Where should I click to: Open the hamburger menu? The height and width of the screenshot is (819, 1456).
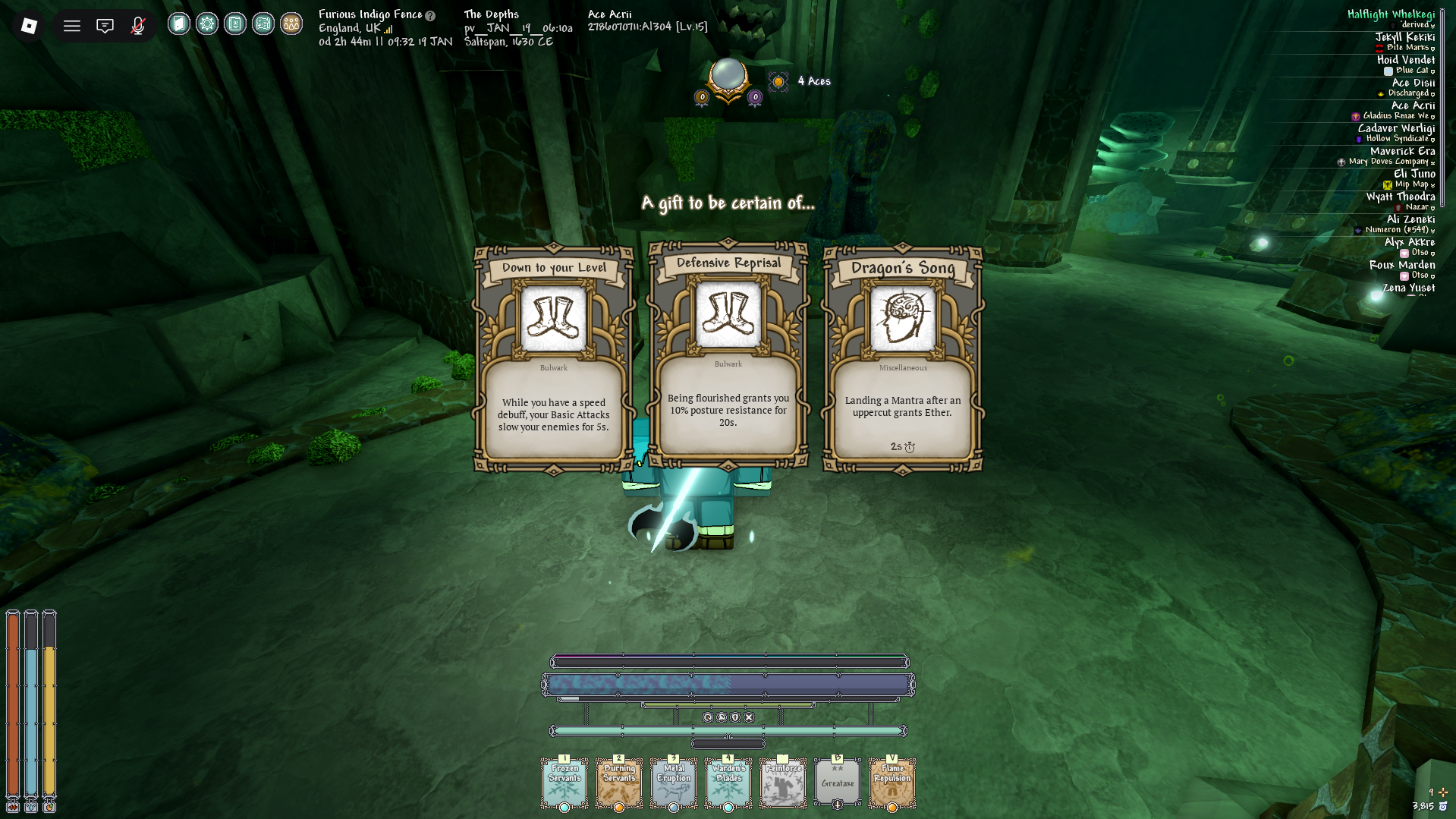72,26
